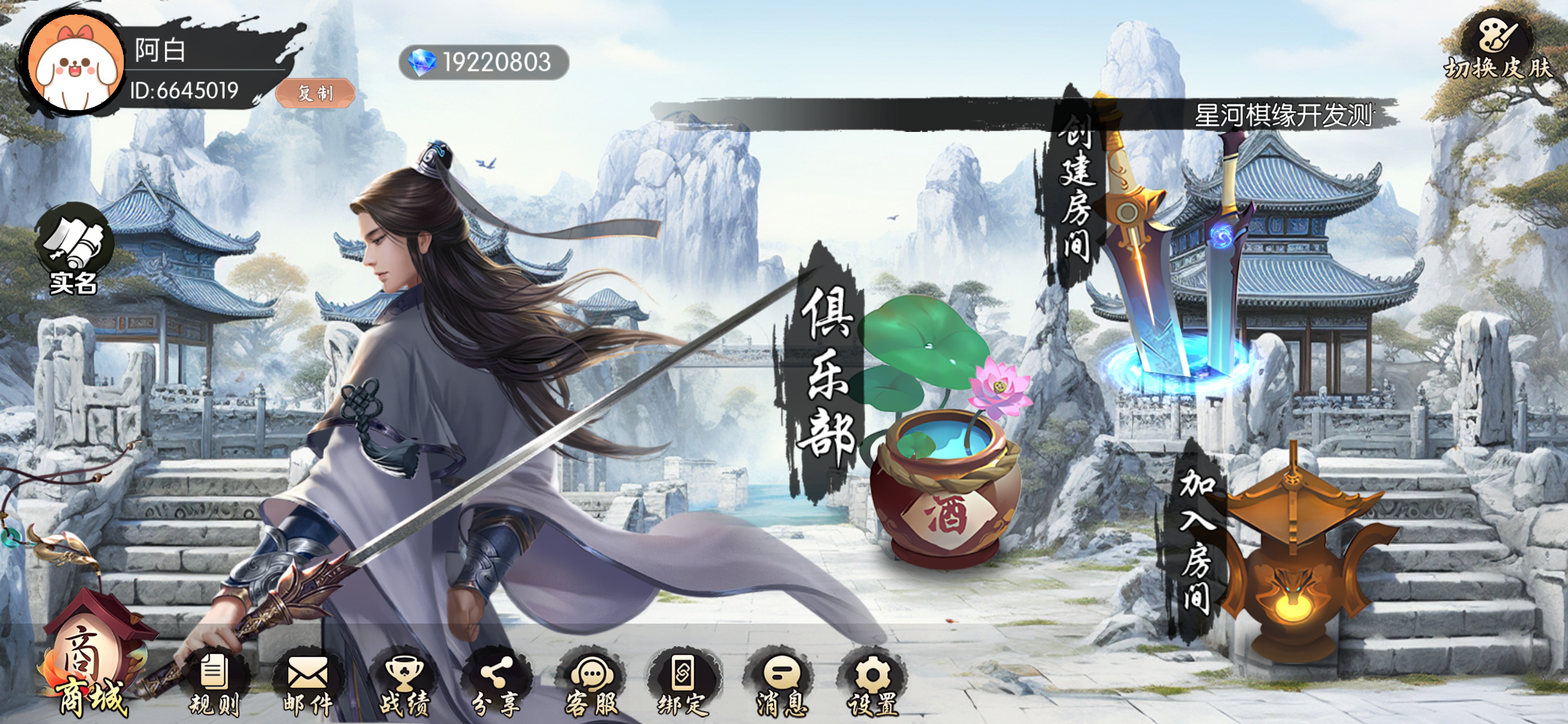Click the 阿白 player avatar
This screenshot has height=724, width=1568.
75,64
